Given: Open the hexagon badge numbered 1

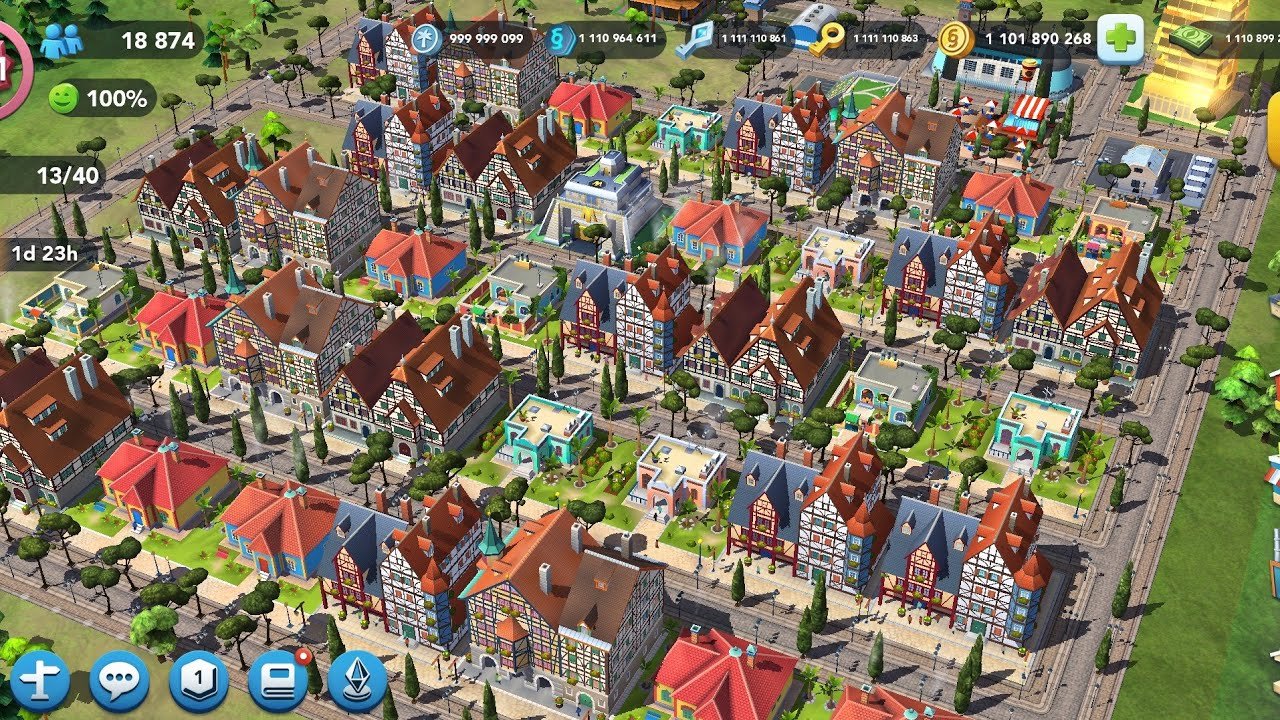Looking at the screenshot, I should click(x=199, y=682).
